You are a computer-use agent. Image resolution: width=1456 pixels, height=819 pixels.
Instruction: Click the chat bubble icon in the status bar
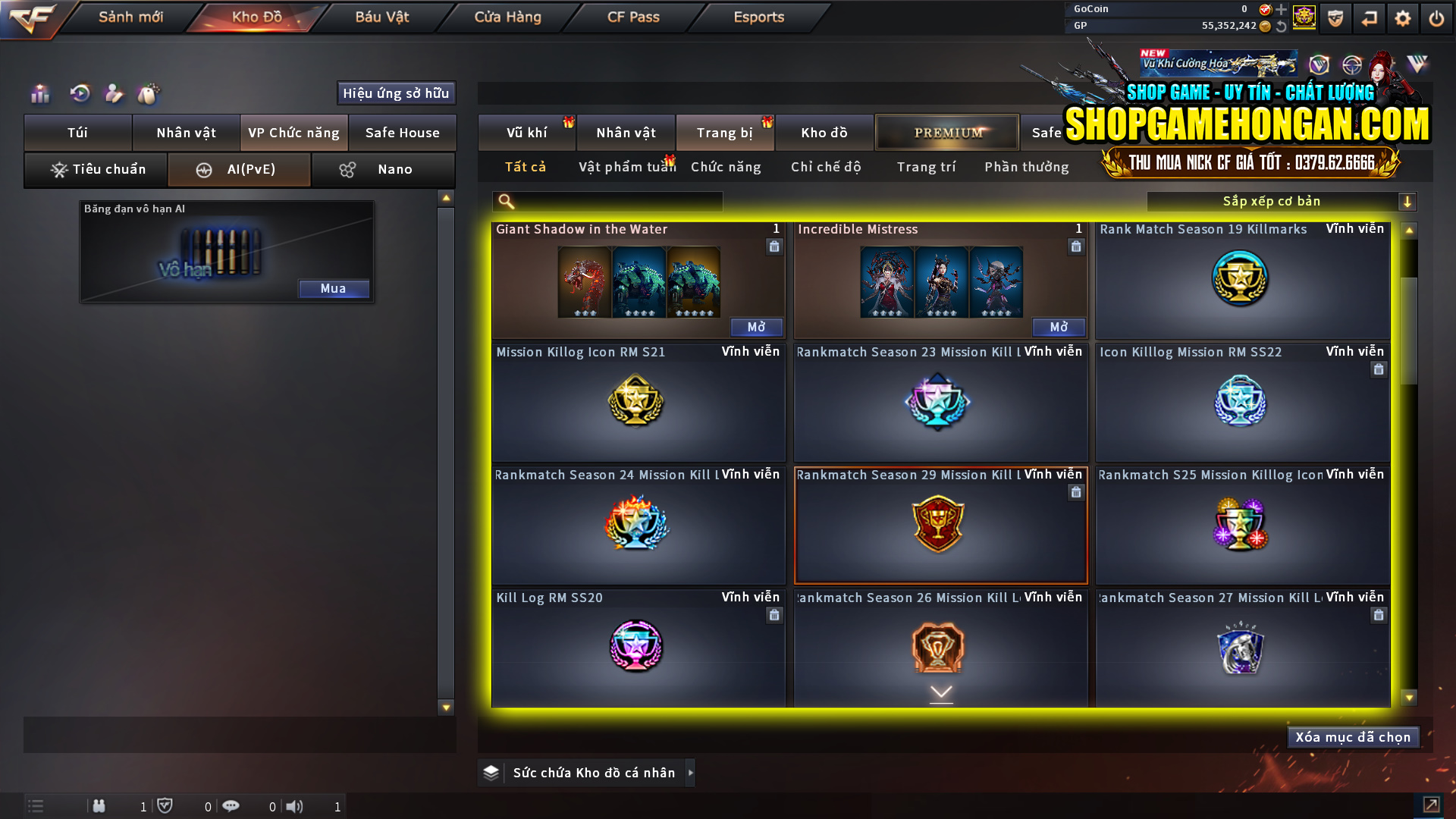231,806
